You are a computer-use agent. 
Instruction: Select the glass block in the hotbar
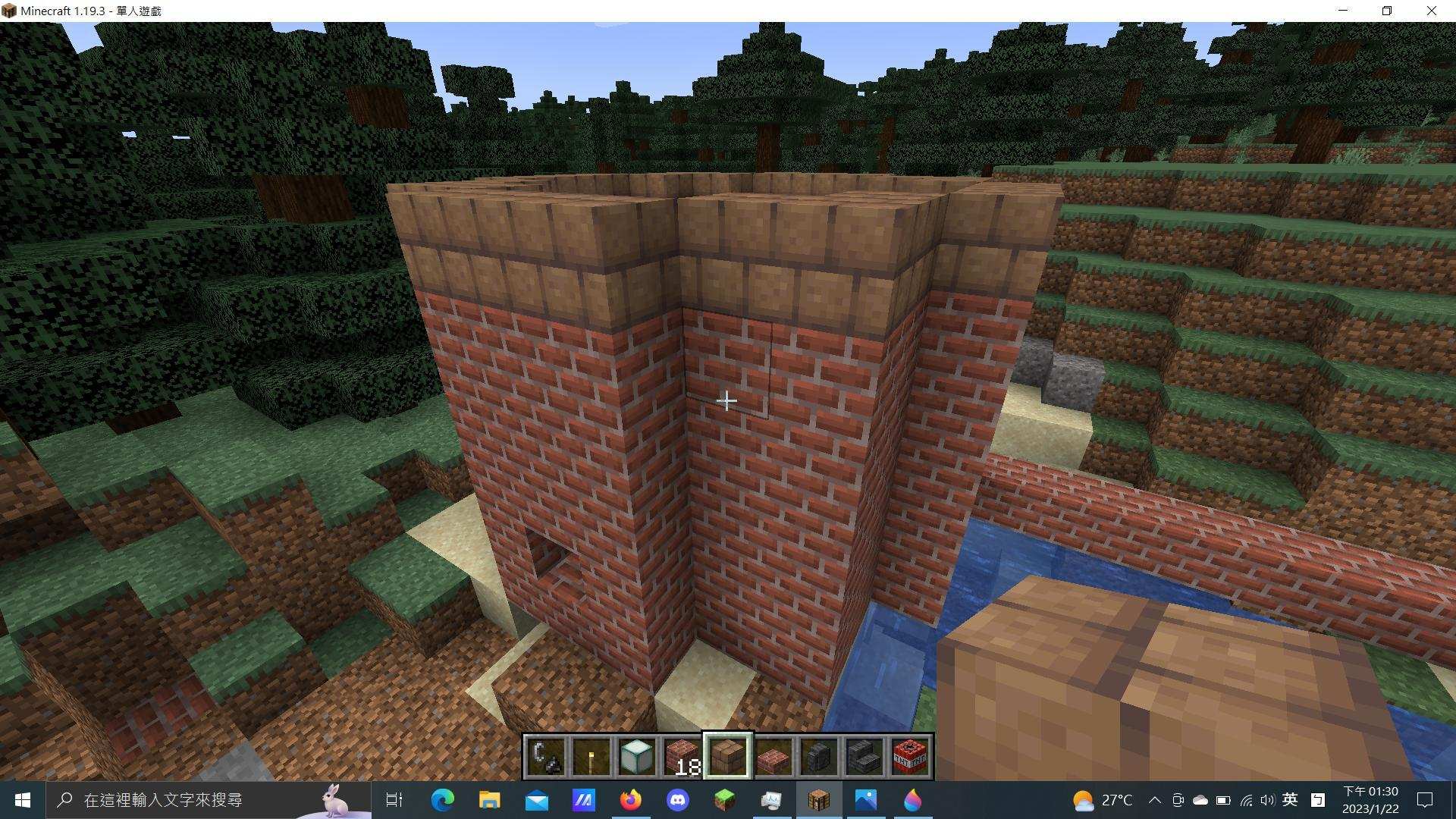(x=637, y=754)
